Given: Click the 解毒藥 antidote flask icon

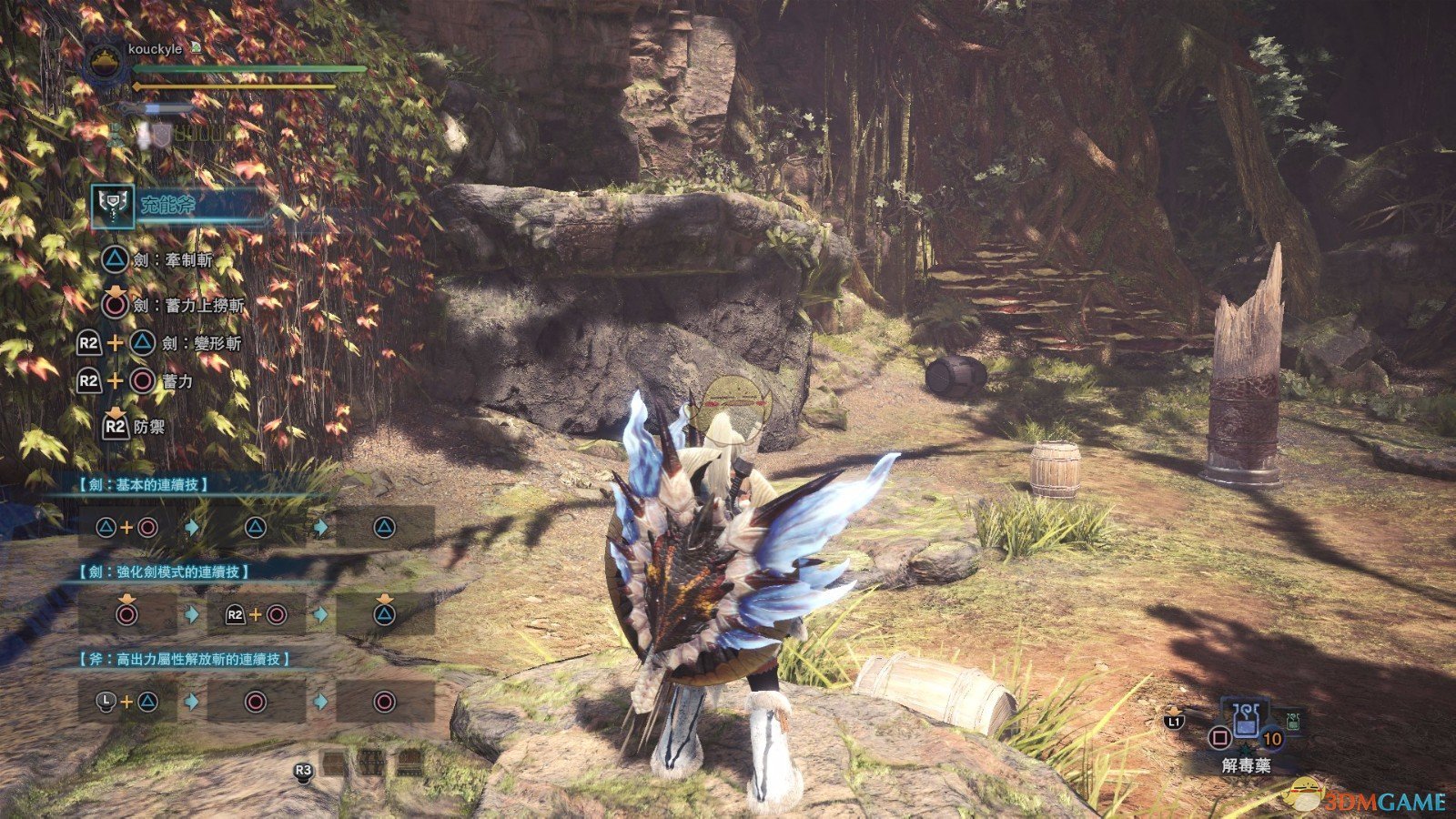Looking at the screenshot, I should point(1247,721).
